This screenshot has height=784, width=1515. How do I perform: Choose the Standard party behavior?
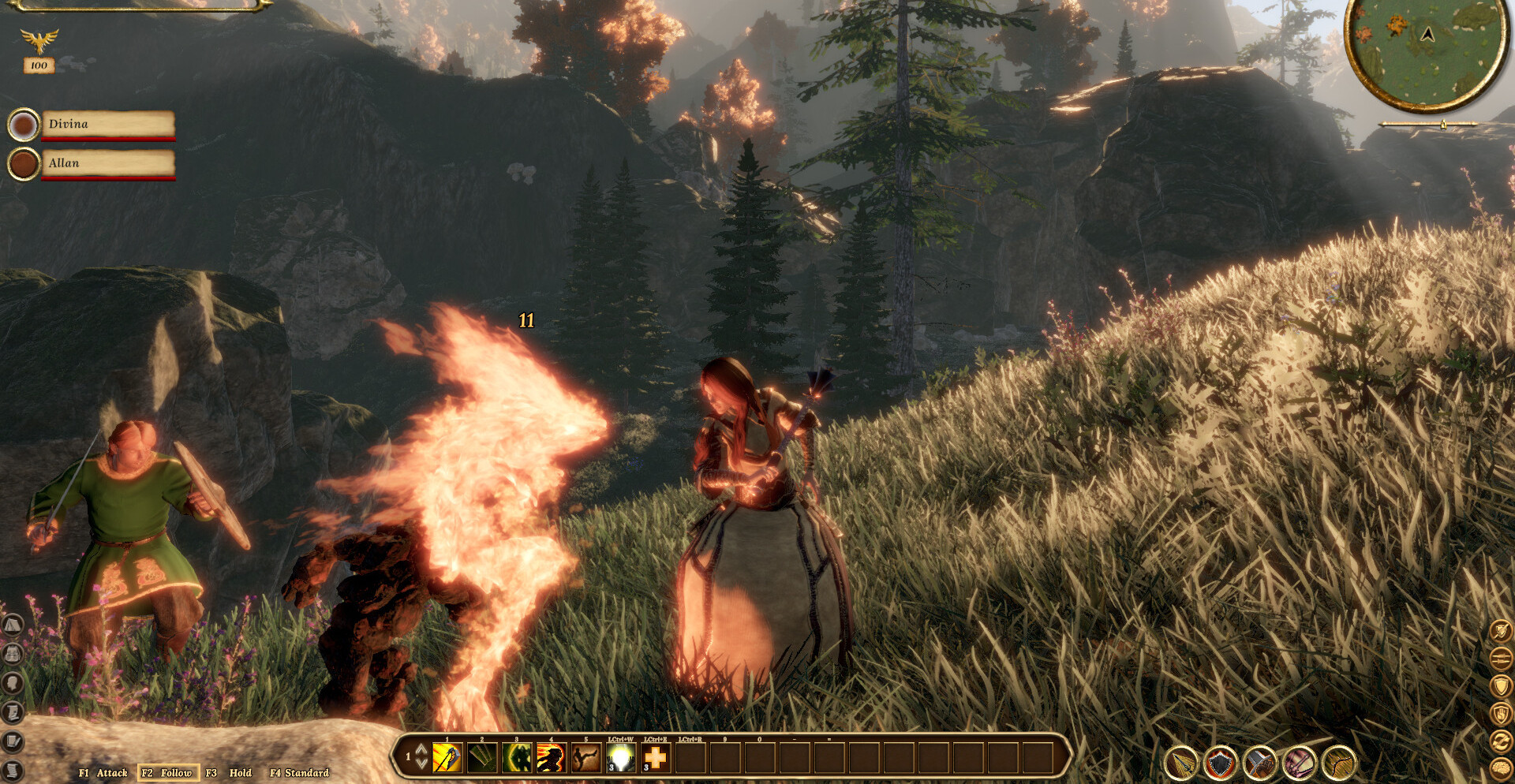[300, 773]
